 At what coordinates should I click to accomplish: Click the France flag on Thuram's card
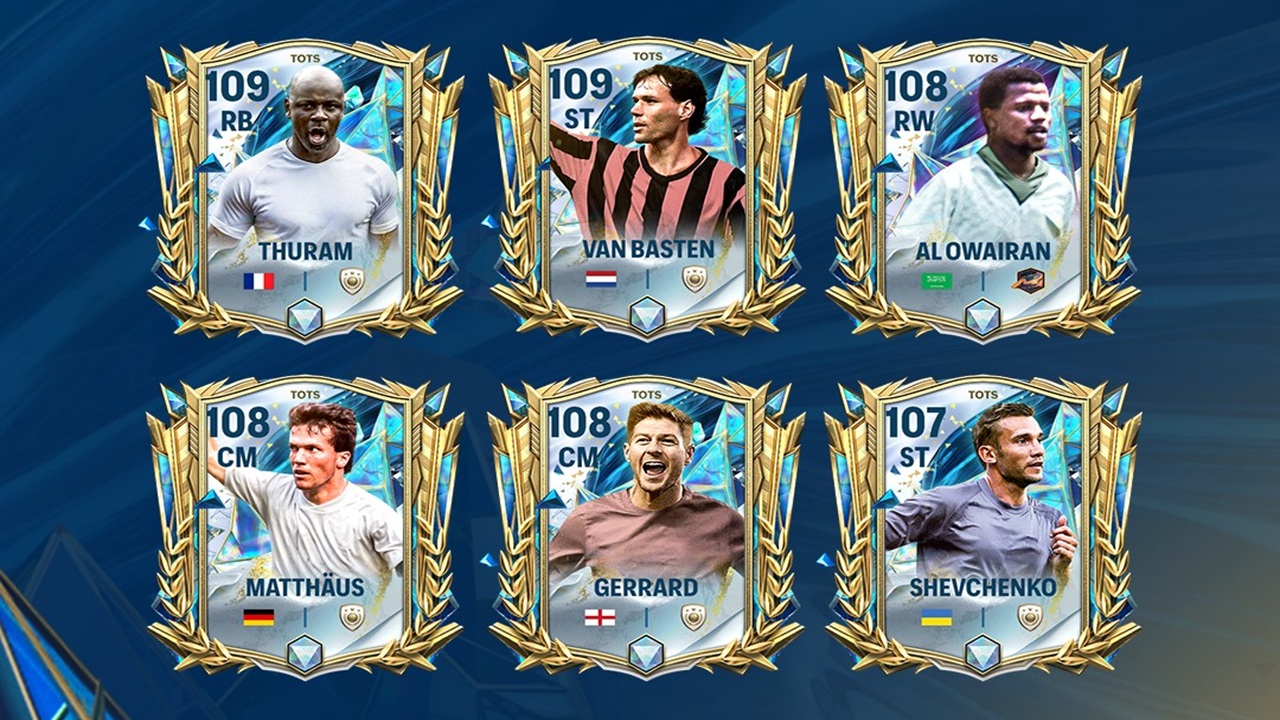click(262, 281)
